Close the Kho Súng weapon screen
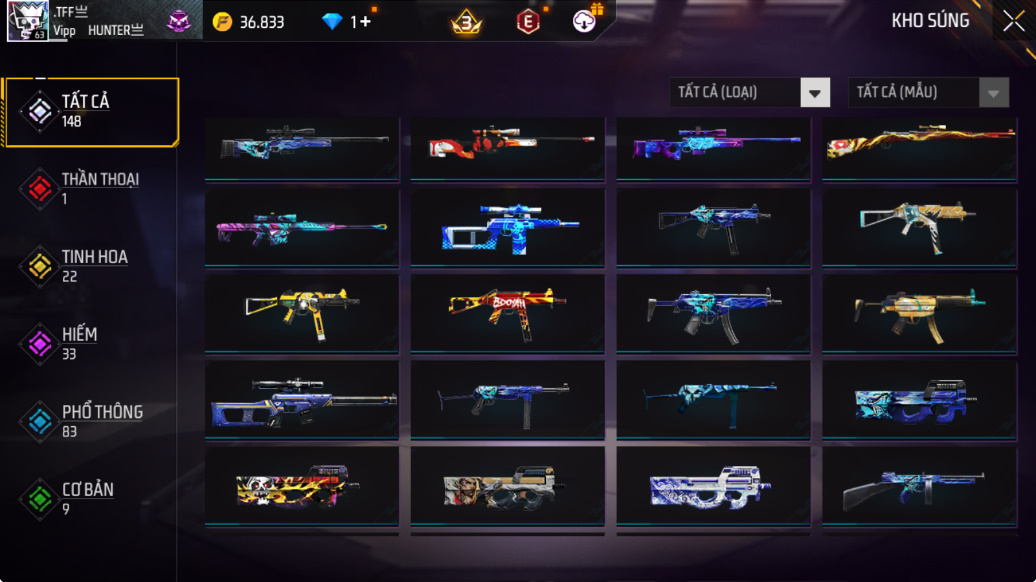The image size is (1036, 582). tap(1013, 21)
